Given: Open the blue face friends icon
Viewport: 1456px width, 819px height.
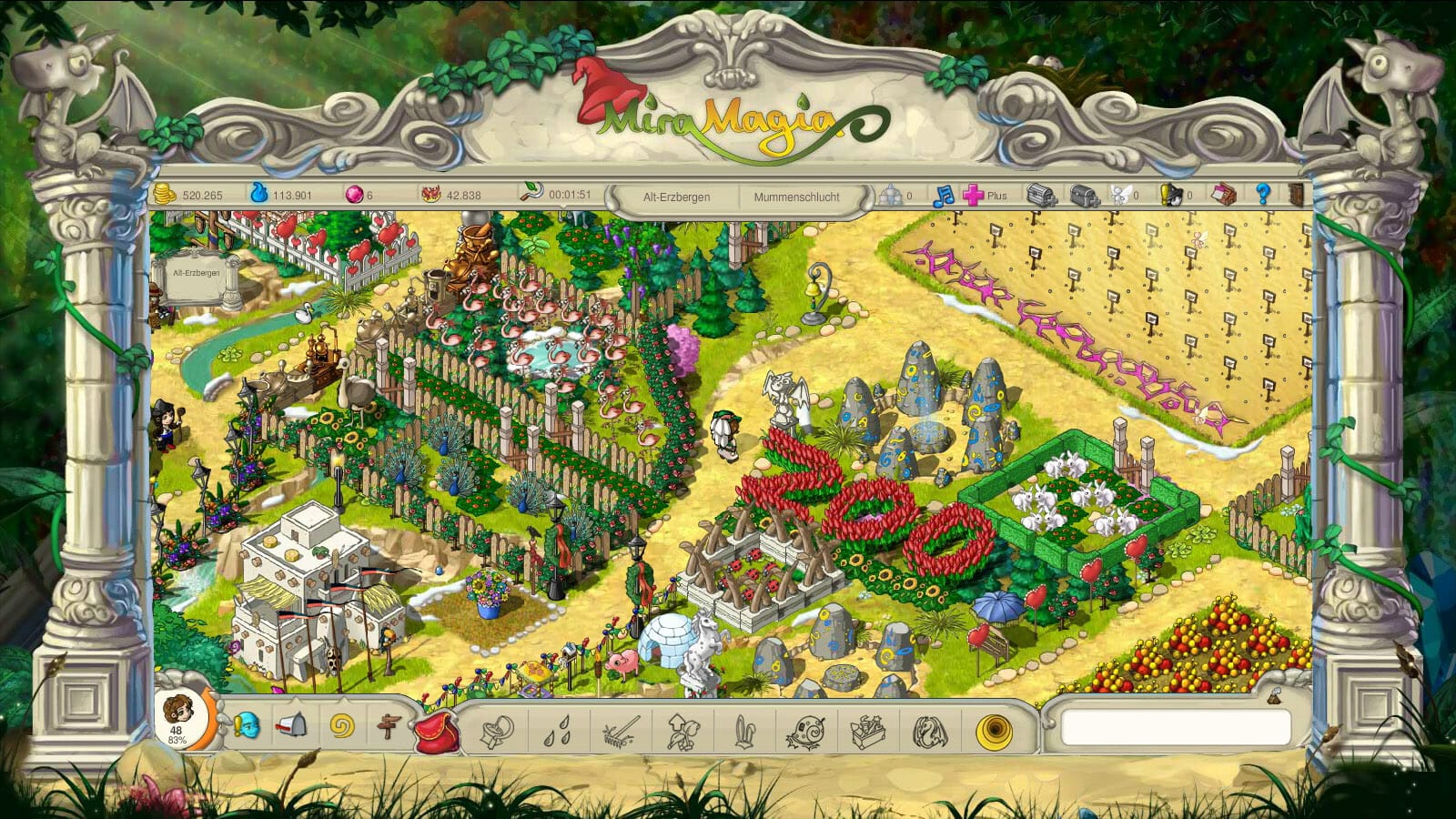Looking at the screenshot, I should pos(246,726).
